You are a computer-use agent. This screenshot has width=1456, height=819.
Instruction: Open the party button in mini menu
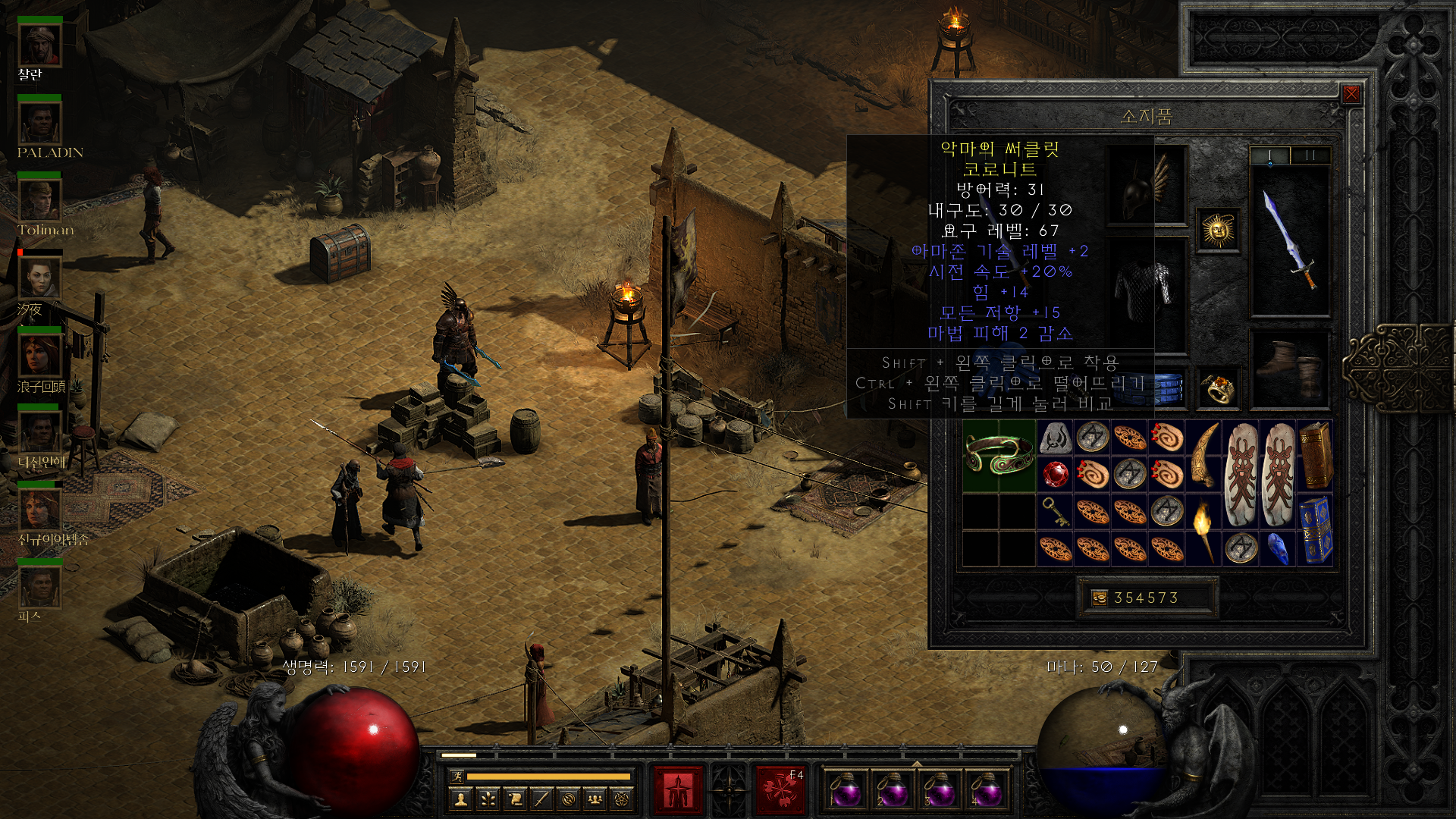click(x=595, y=799)
